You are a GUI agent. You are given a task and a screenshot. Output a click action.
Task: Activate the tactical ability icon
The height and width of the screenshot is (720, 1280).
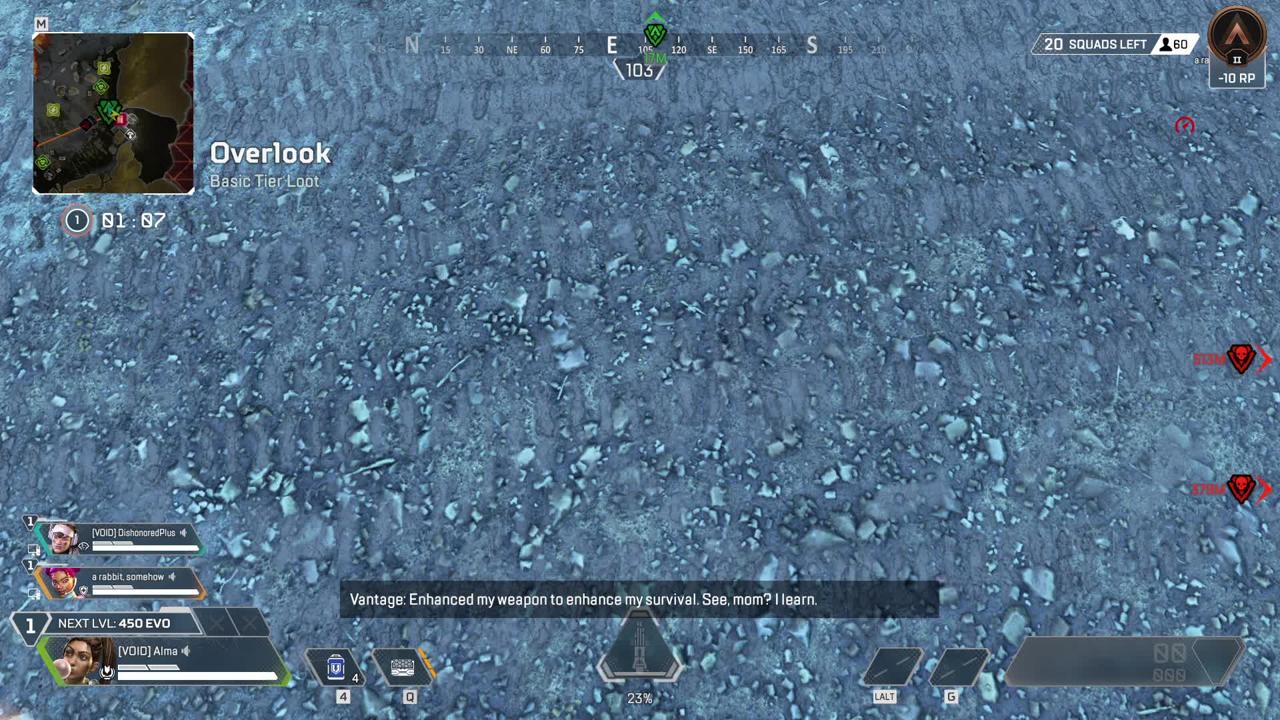pos(404,667)
